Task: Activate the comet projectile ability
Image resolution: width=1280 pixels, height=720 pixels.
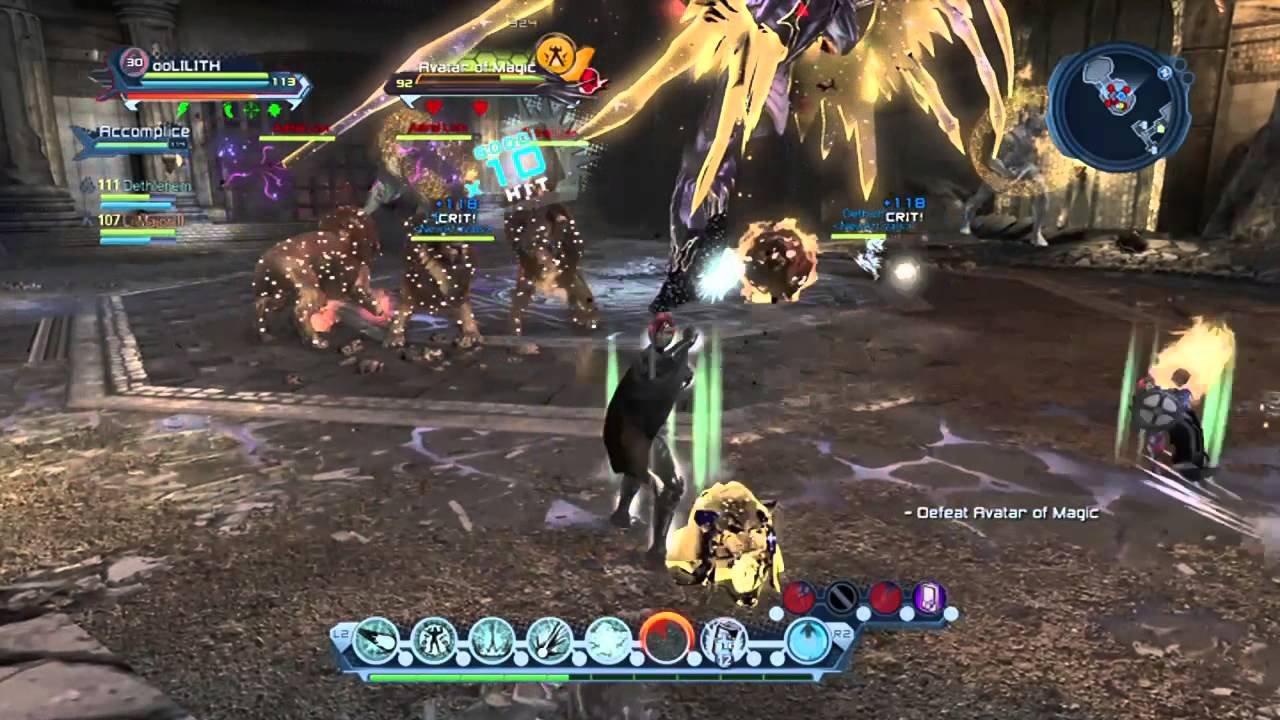Action: tap(378, 640)
